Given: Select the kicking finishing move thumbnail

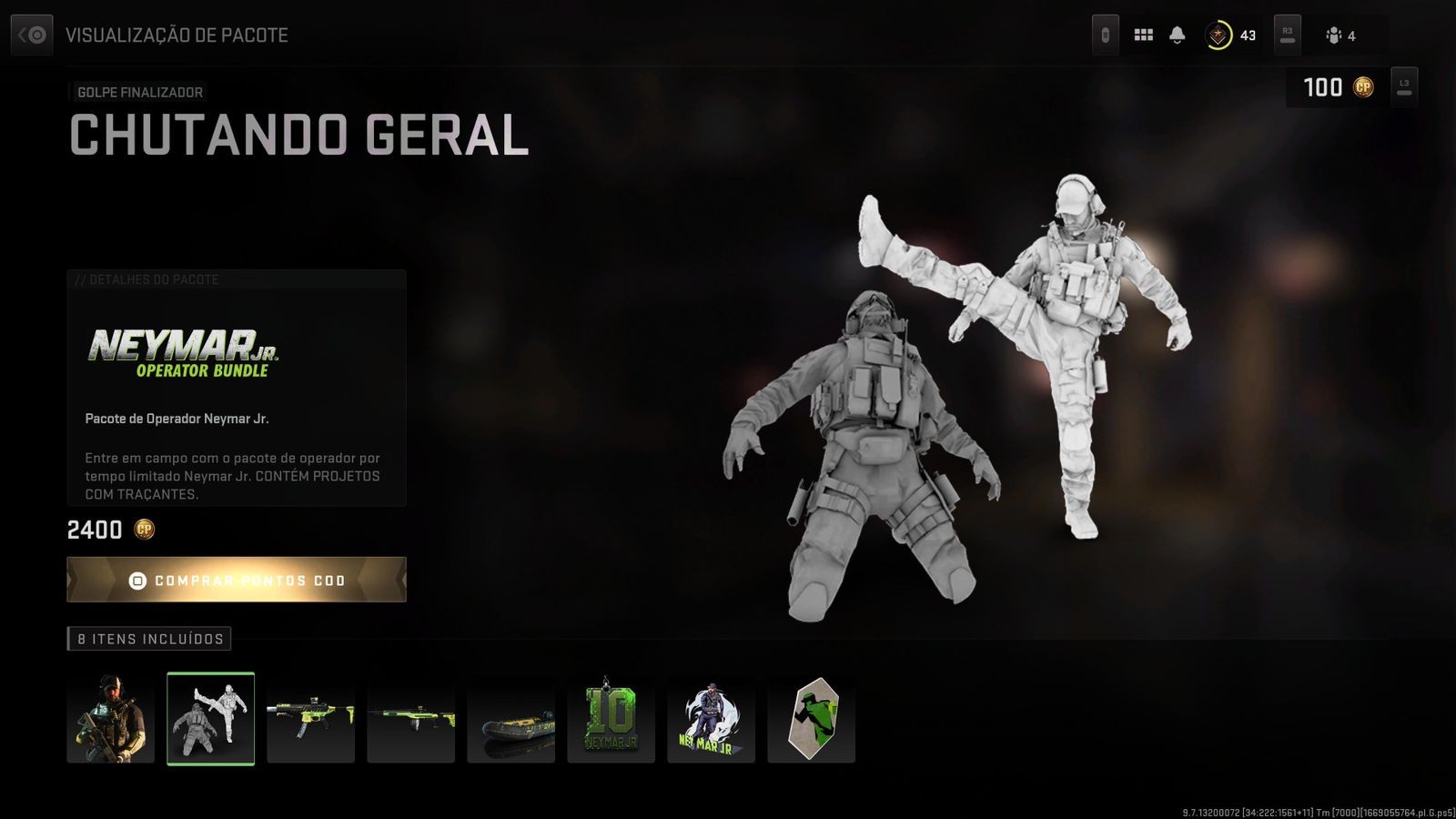Looking at the screenshot, I should (x=210, y=719).
